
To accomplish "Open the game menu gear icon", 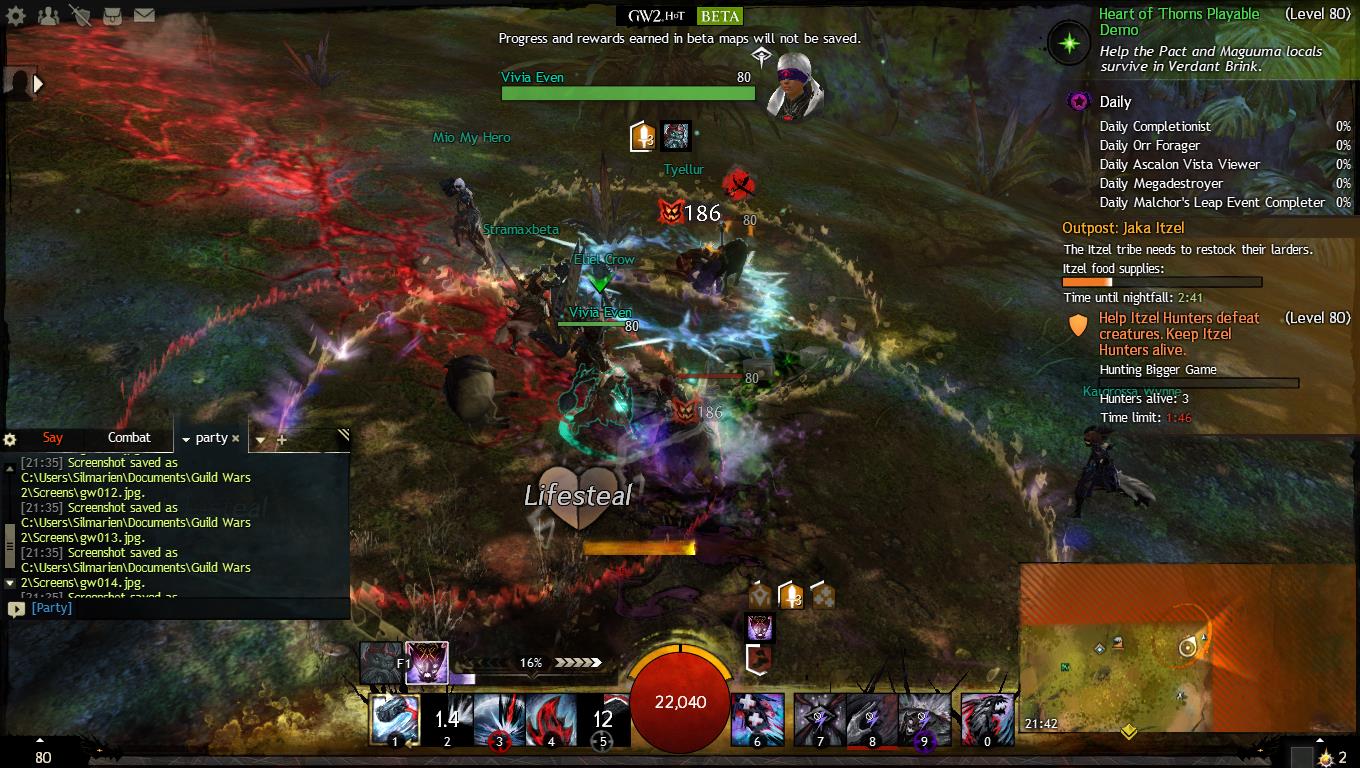I will tap(17, 15).
